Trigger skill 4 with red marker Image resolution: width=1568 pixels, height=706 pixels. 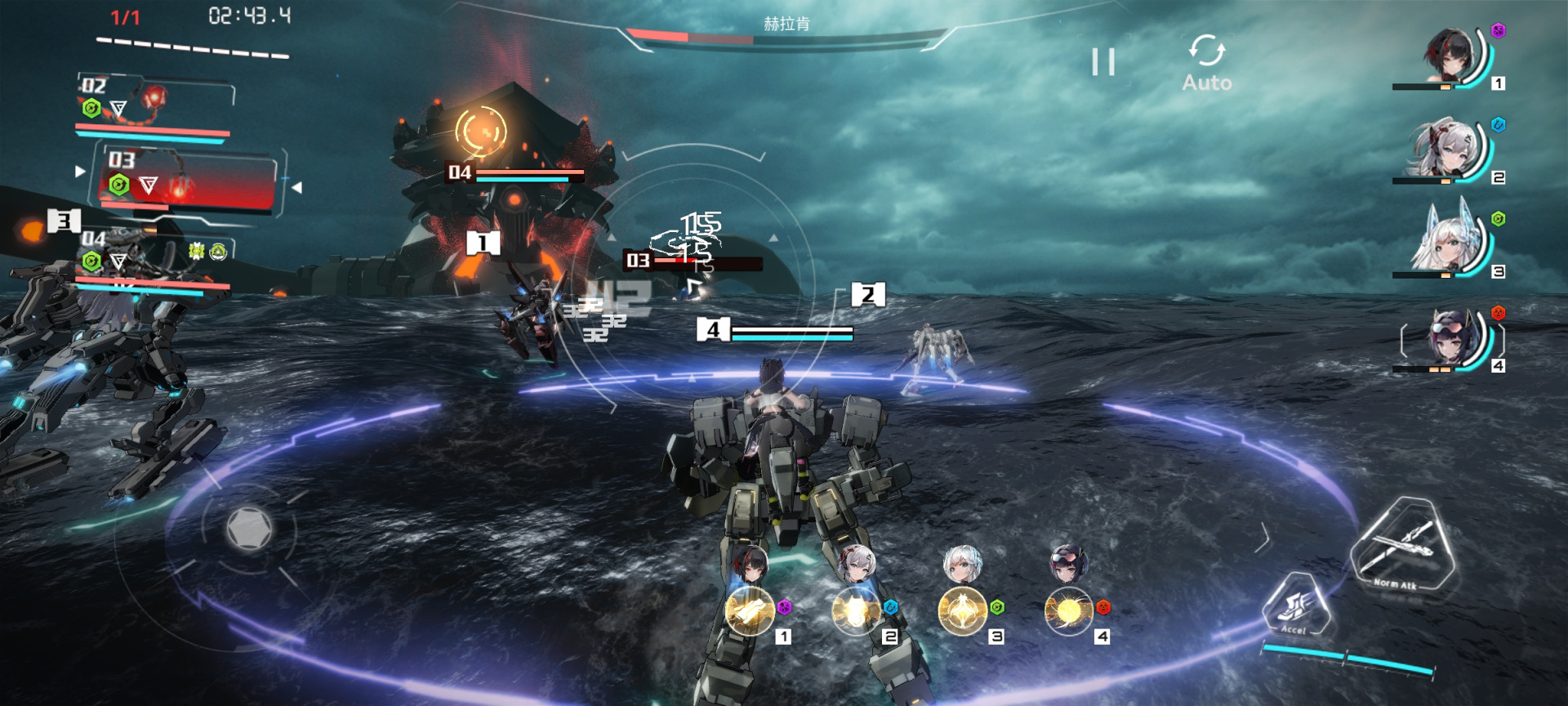pos(1068,610)
